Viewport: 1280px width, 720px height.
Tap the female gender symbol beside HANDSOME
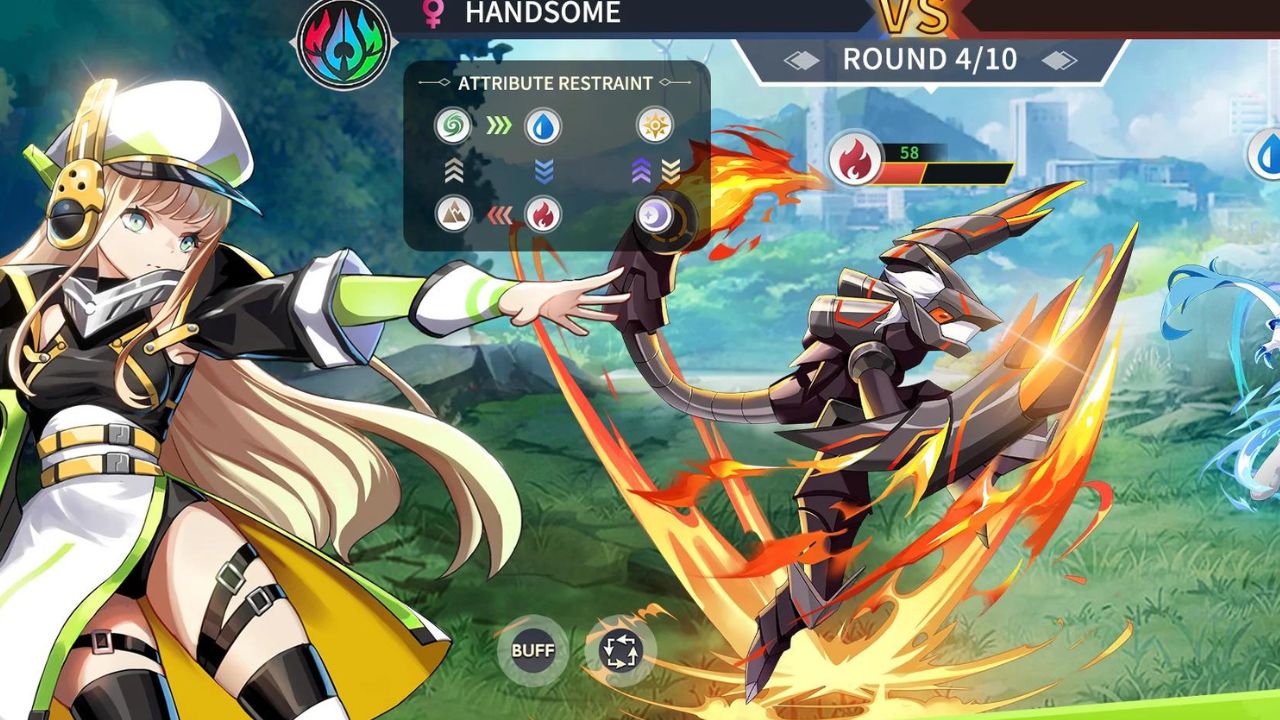coord(431,14)
